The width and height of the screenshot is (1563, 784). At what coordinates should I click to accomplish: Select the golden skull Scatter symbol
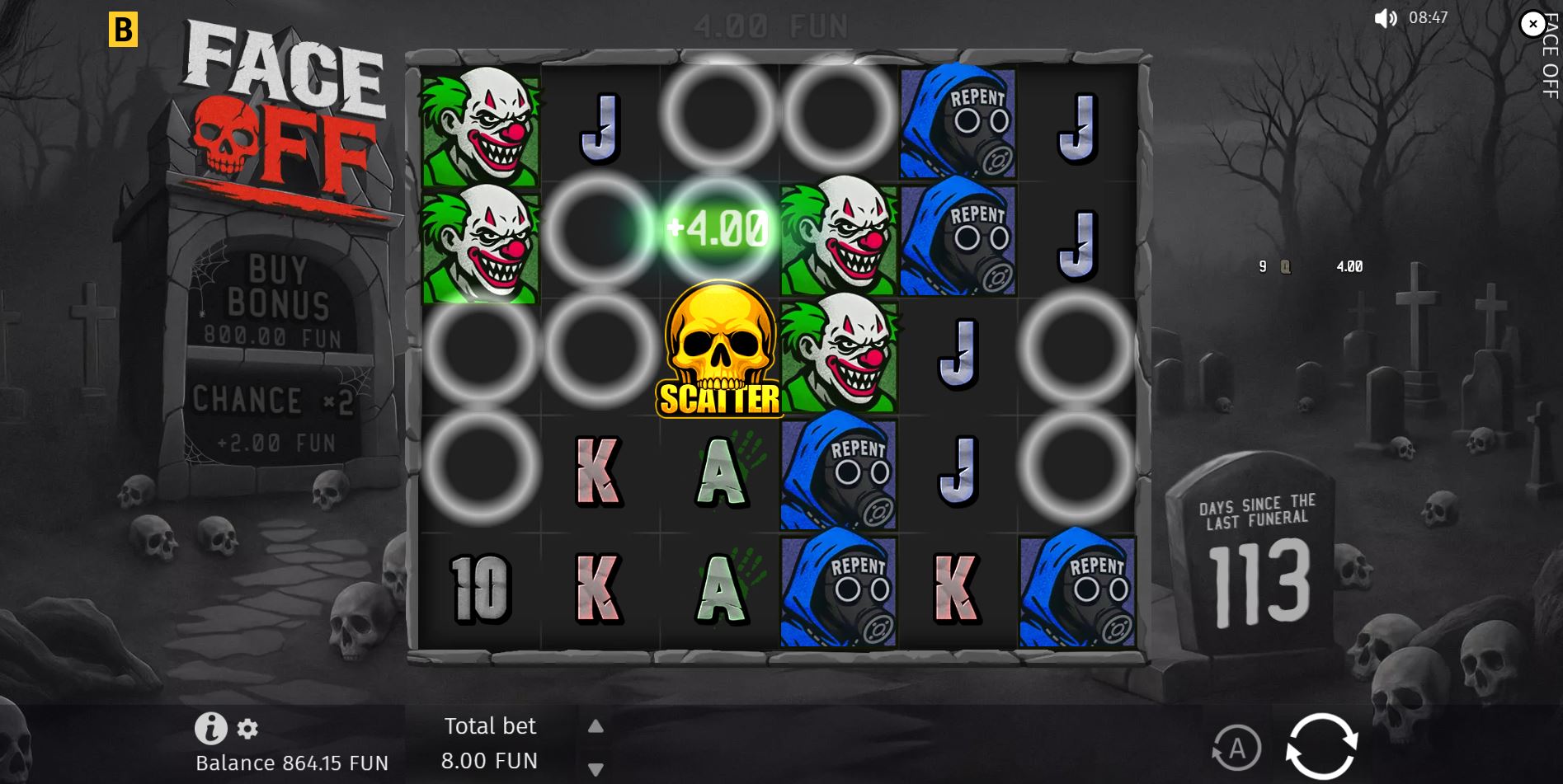click(717, 350)
